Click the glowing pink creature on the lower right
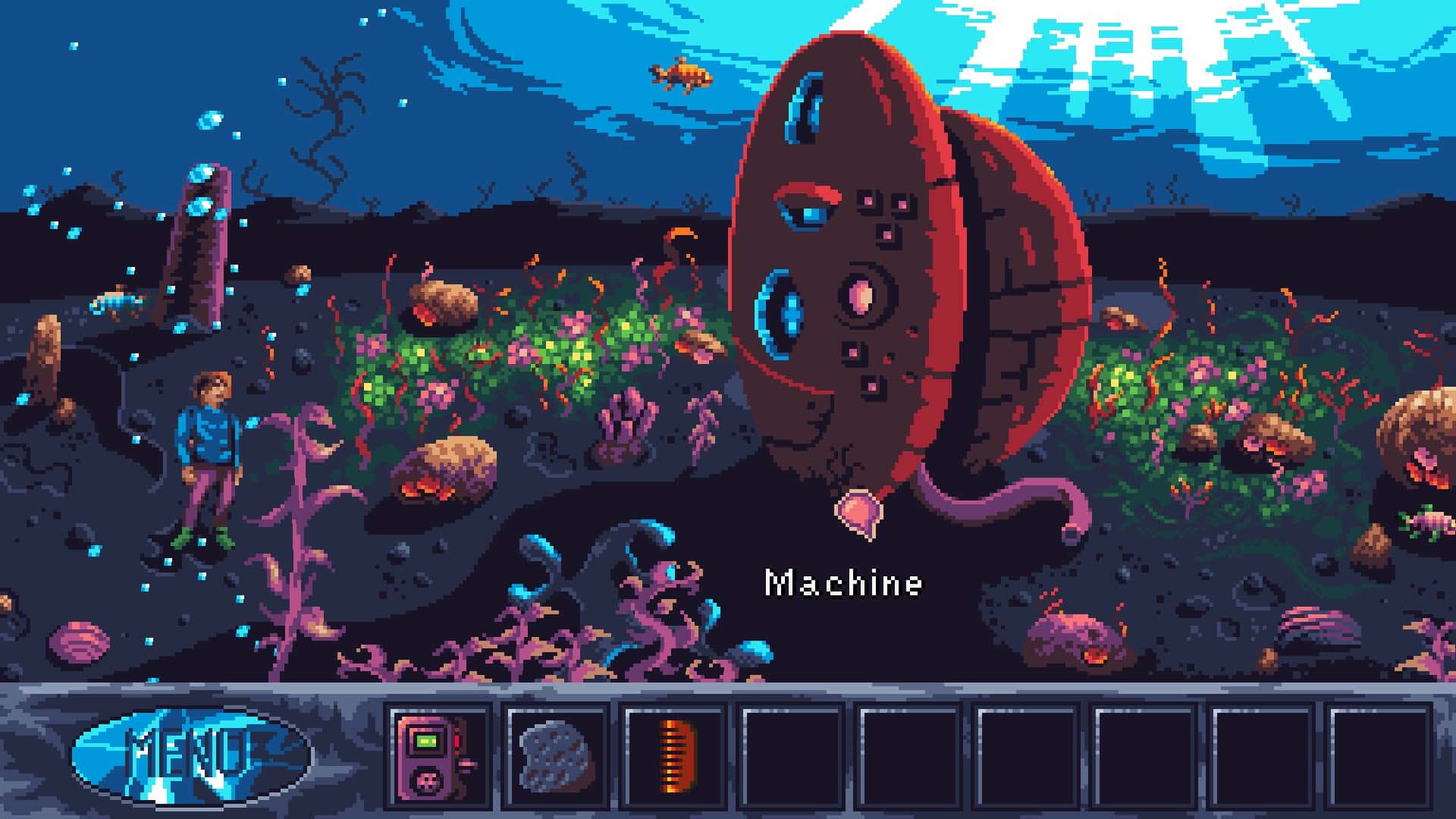This screenshot has height=819, width=1456. (1069, 633)
